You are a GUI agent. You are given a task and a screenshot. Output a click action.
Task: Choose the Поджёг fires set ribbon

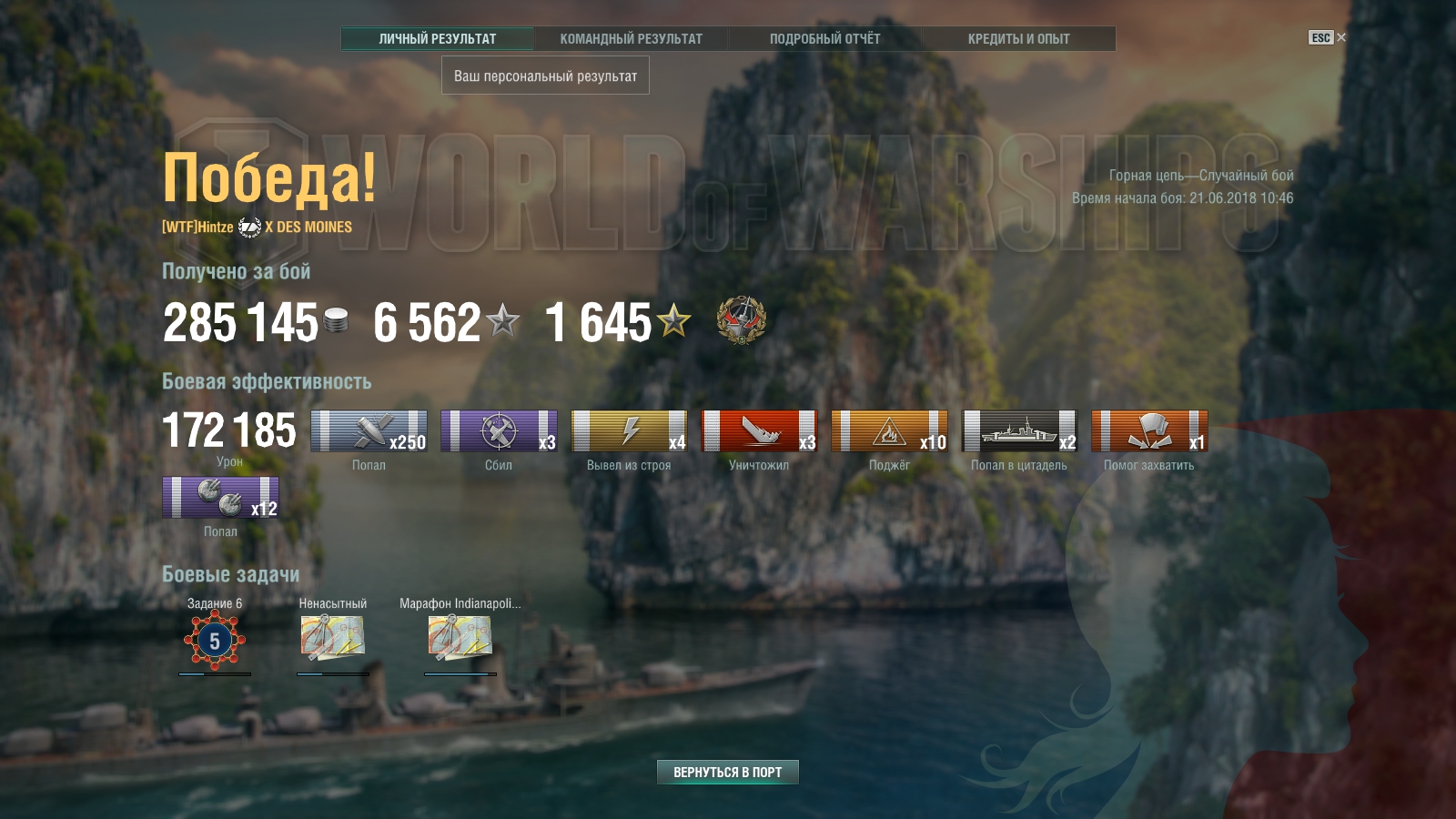(889, 430)
